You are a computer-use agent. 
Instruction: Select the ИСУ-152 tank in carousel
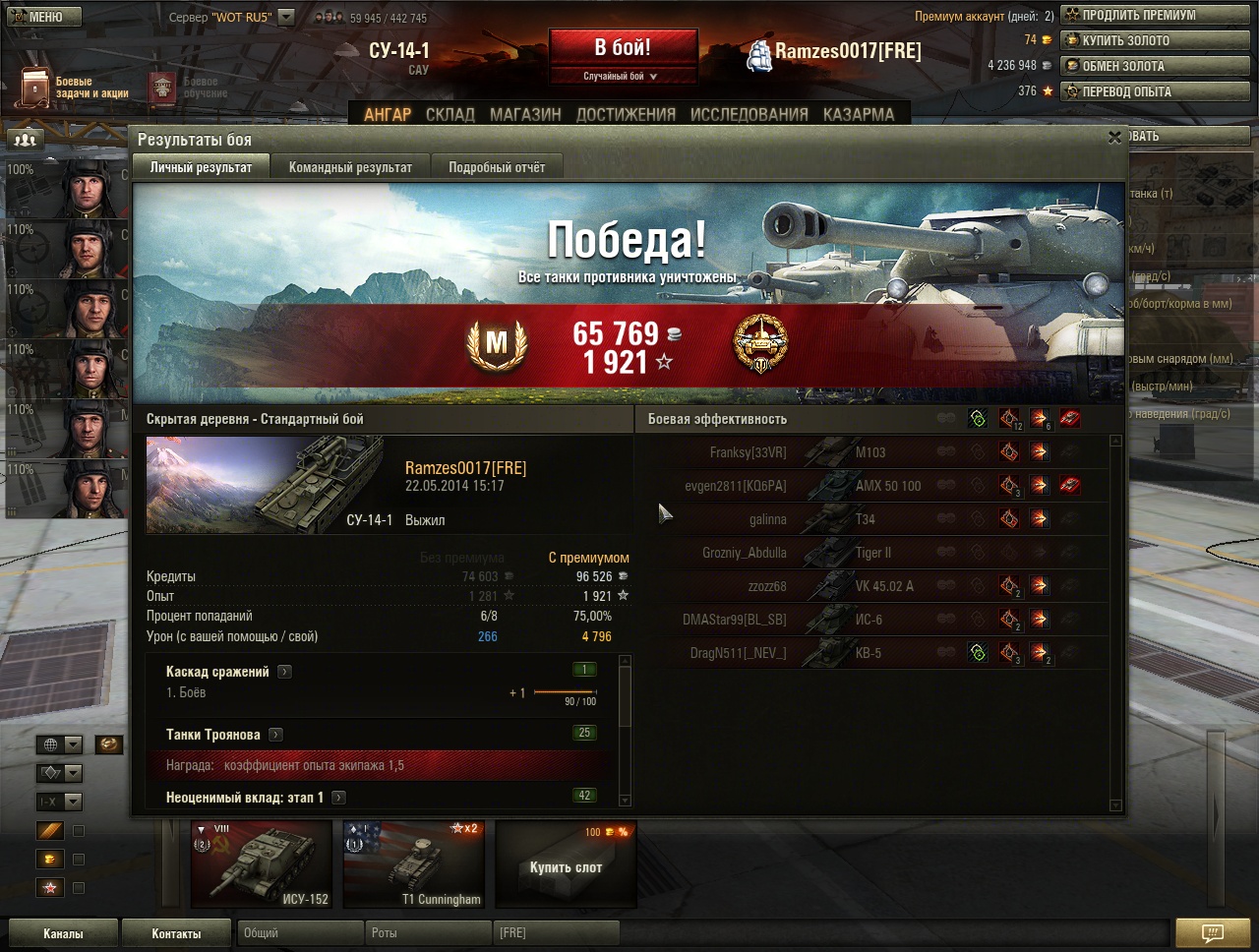tap(261, 864)
